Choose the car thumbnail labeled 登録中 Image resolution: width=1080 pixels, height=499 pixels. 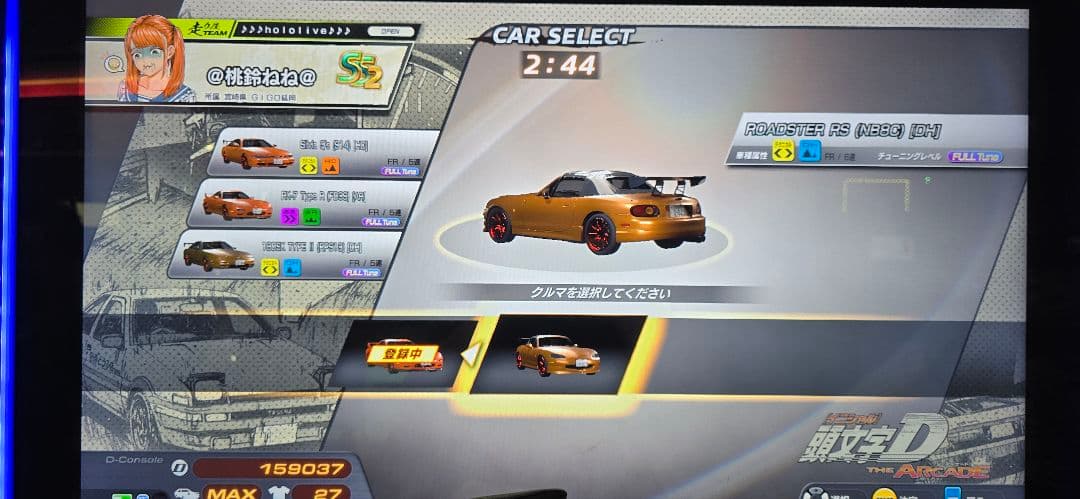pos(402,354)
